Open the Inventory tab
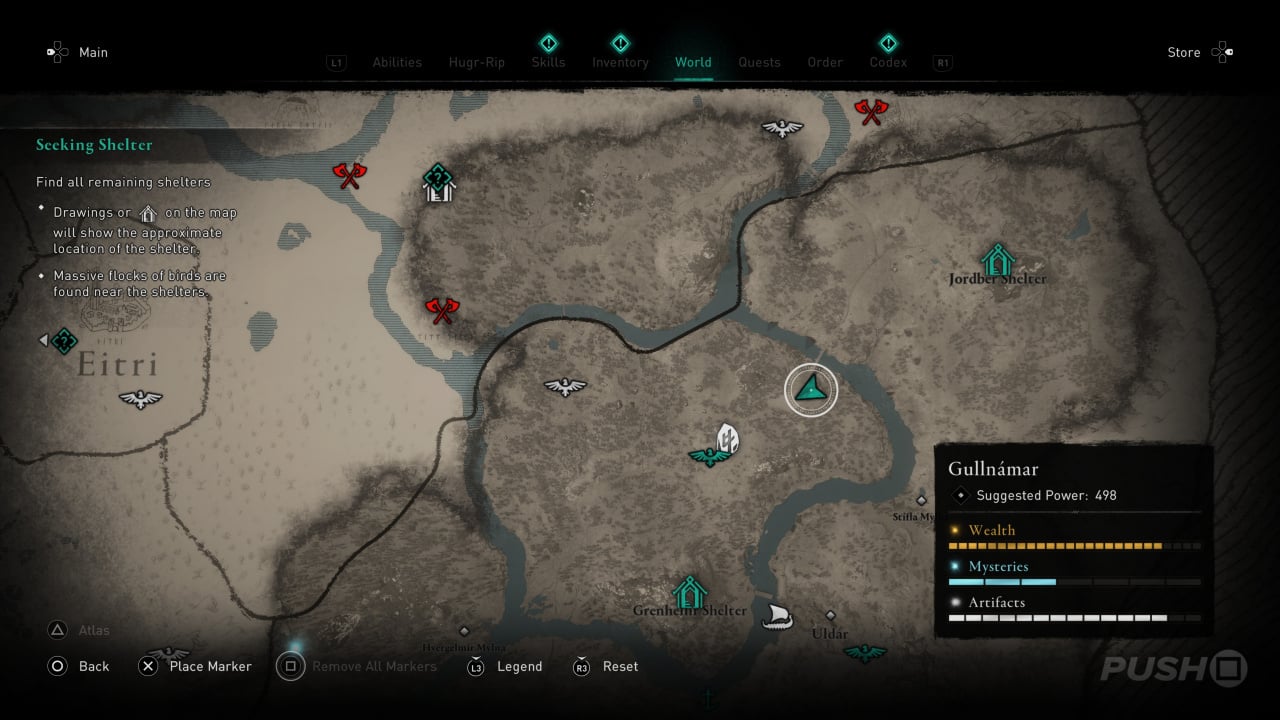Viewport: 1280px width, 720px height. [x=620, y=62]
